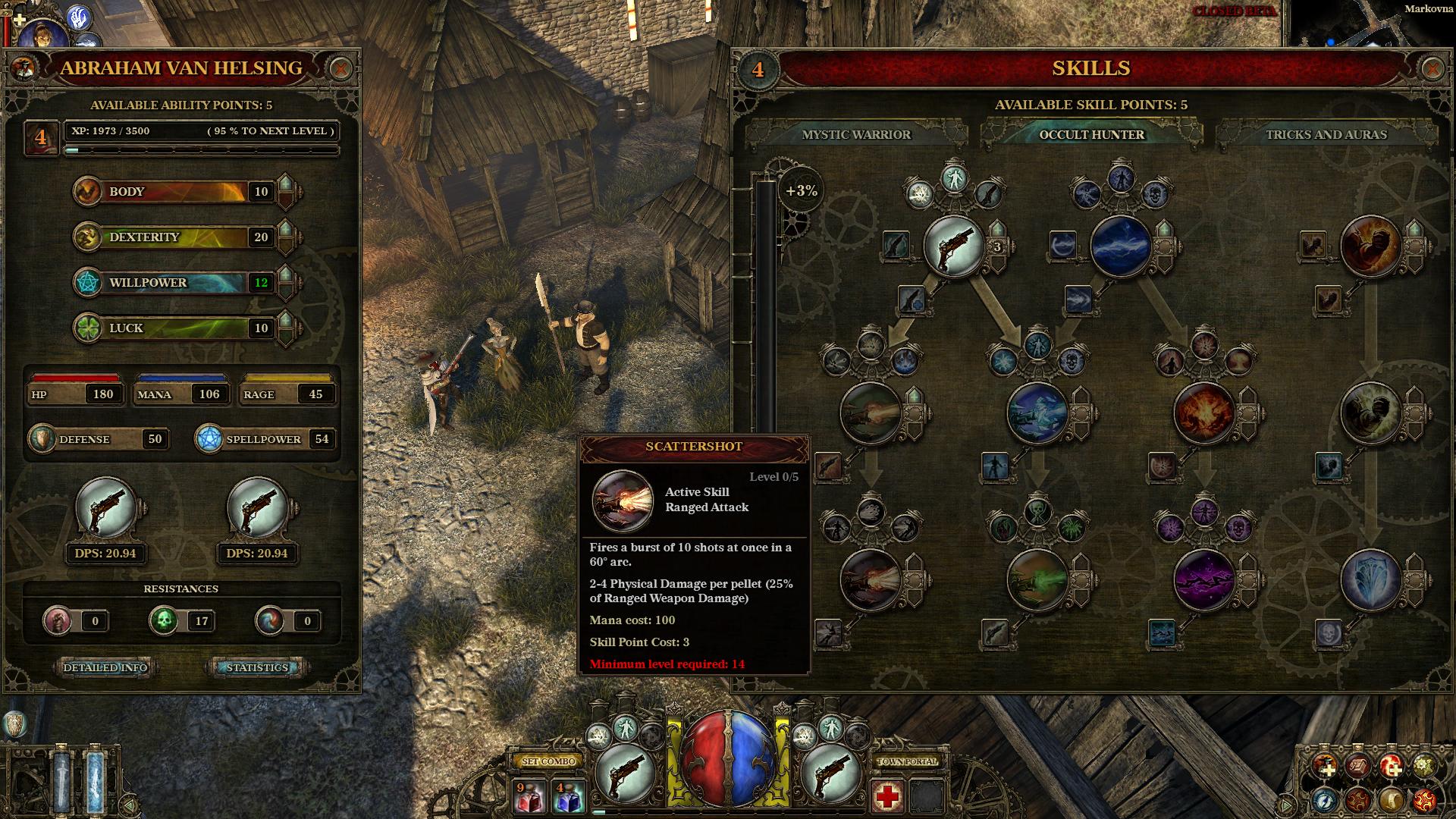Open the Detailed Info panel
Screen dimensions: 1456x819
pyautogui.click(x=106, y=667)
